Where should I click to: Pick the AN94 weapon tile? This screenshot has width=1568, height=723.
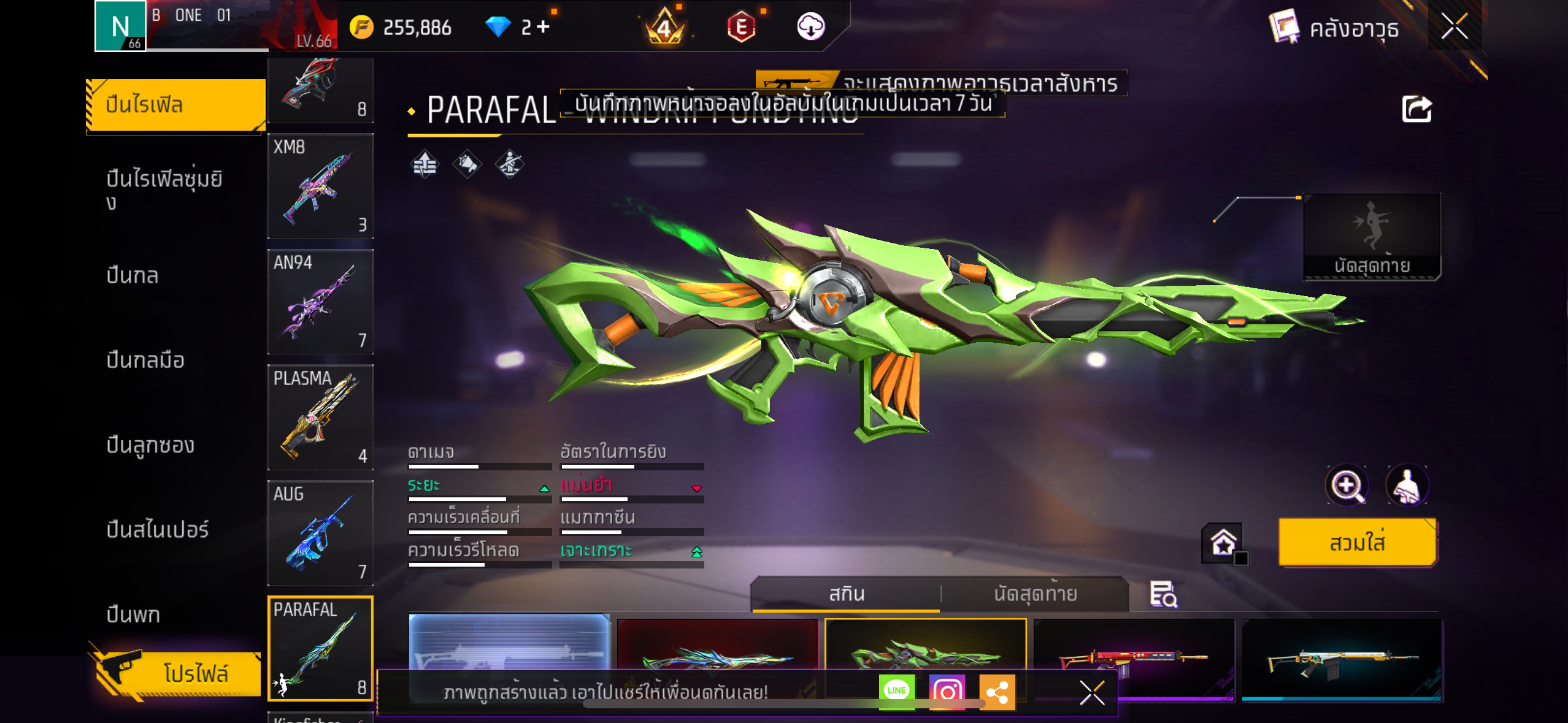coord(320,302)
